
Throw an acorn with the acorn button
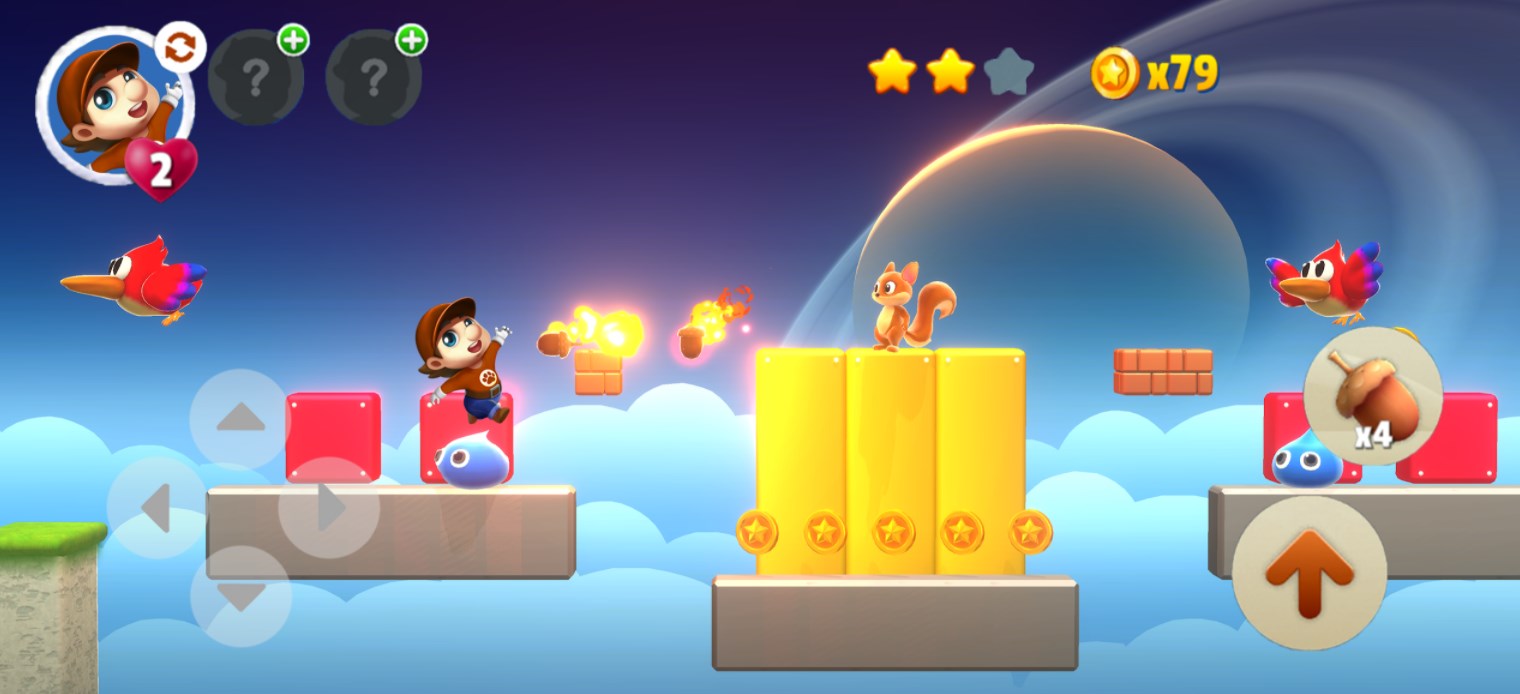pyautogui.click(x=1372, y=396)
